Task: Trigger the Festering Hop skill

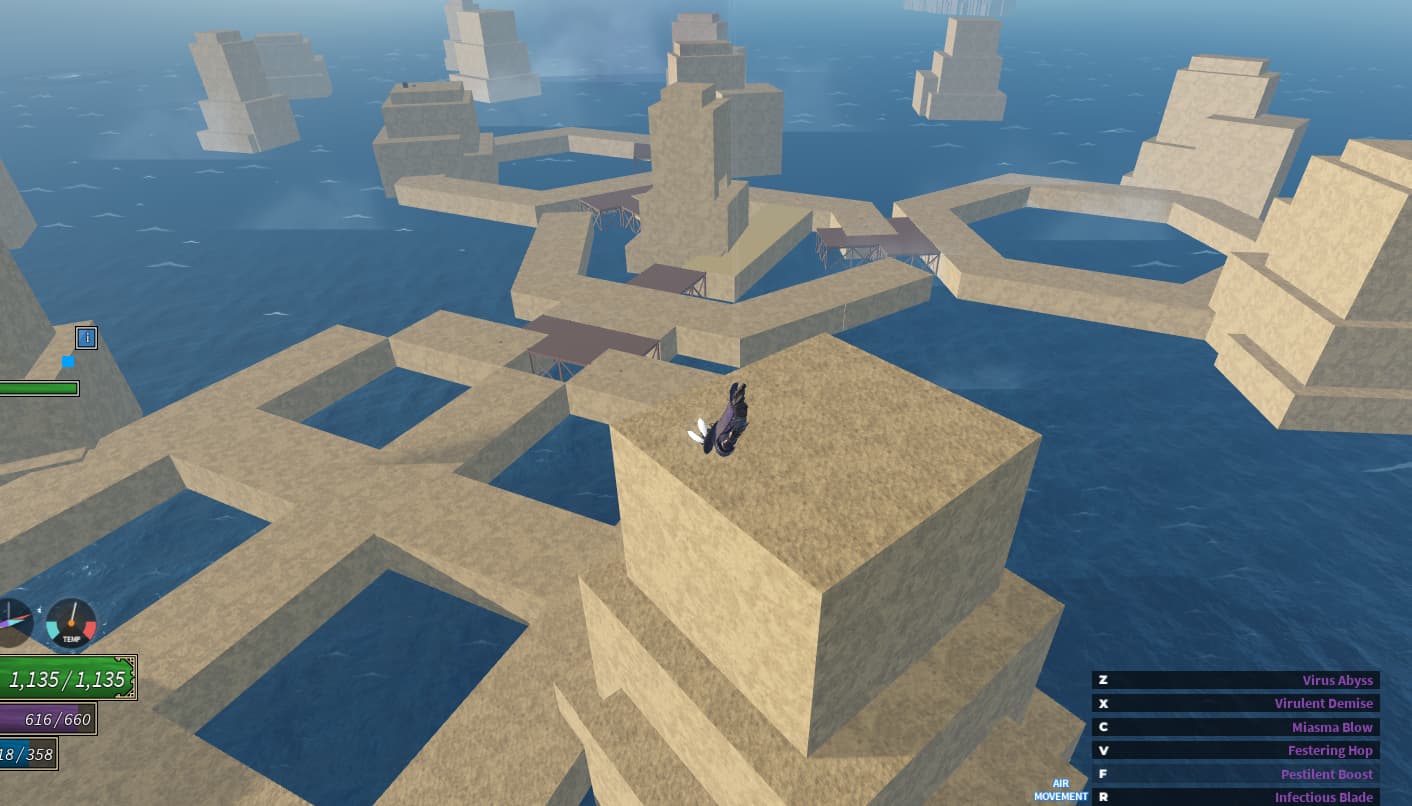Action: [1236, 750]
